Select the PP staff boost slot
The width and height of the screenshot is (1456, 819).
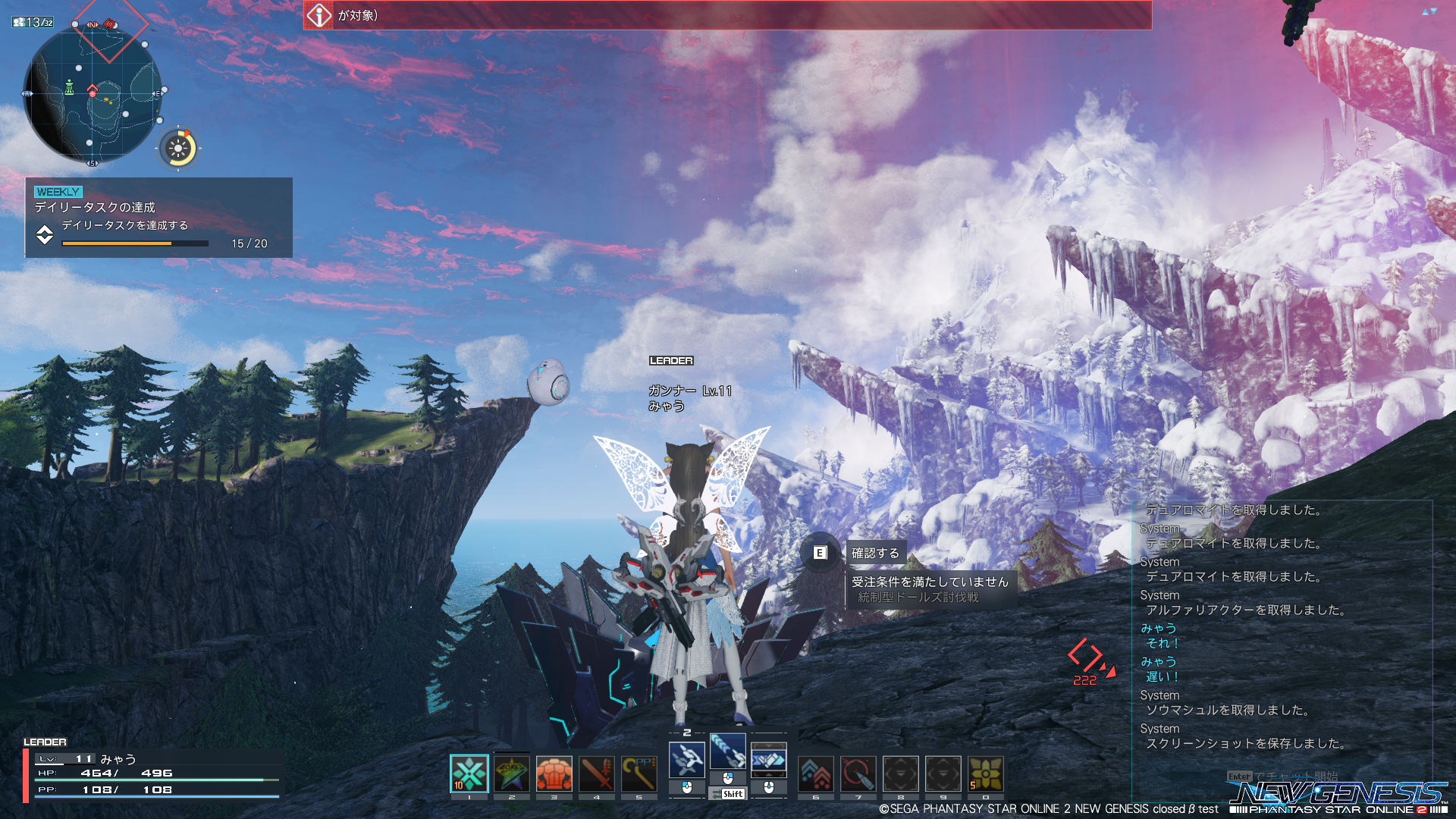coord(639,774)
